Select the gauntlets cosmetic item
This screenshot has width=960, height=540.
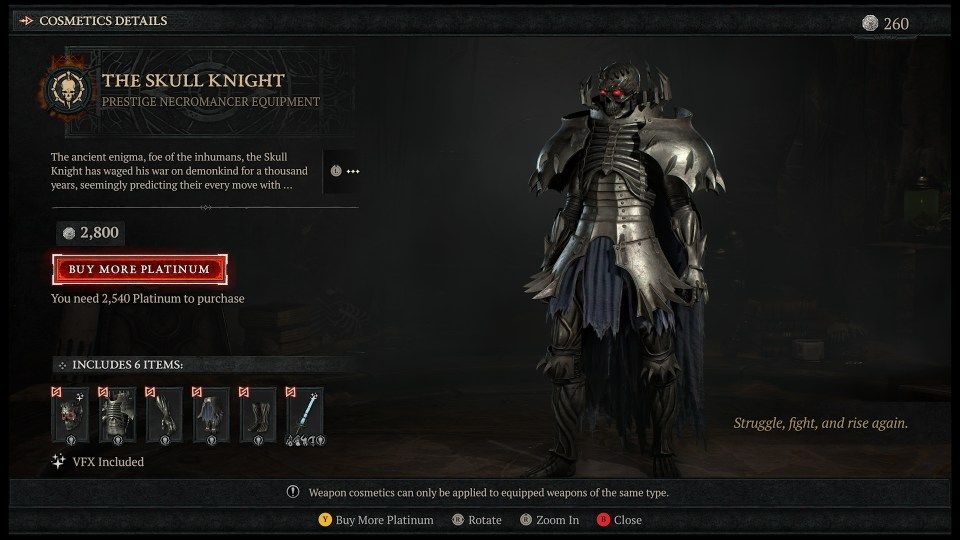pos(161,415)
